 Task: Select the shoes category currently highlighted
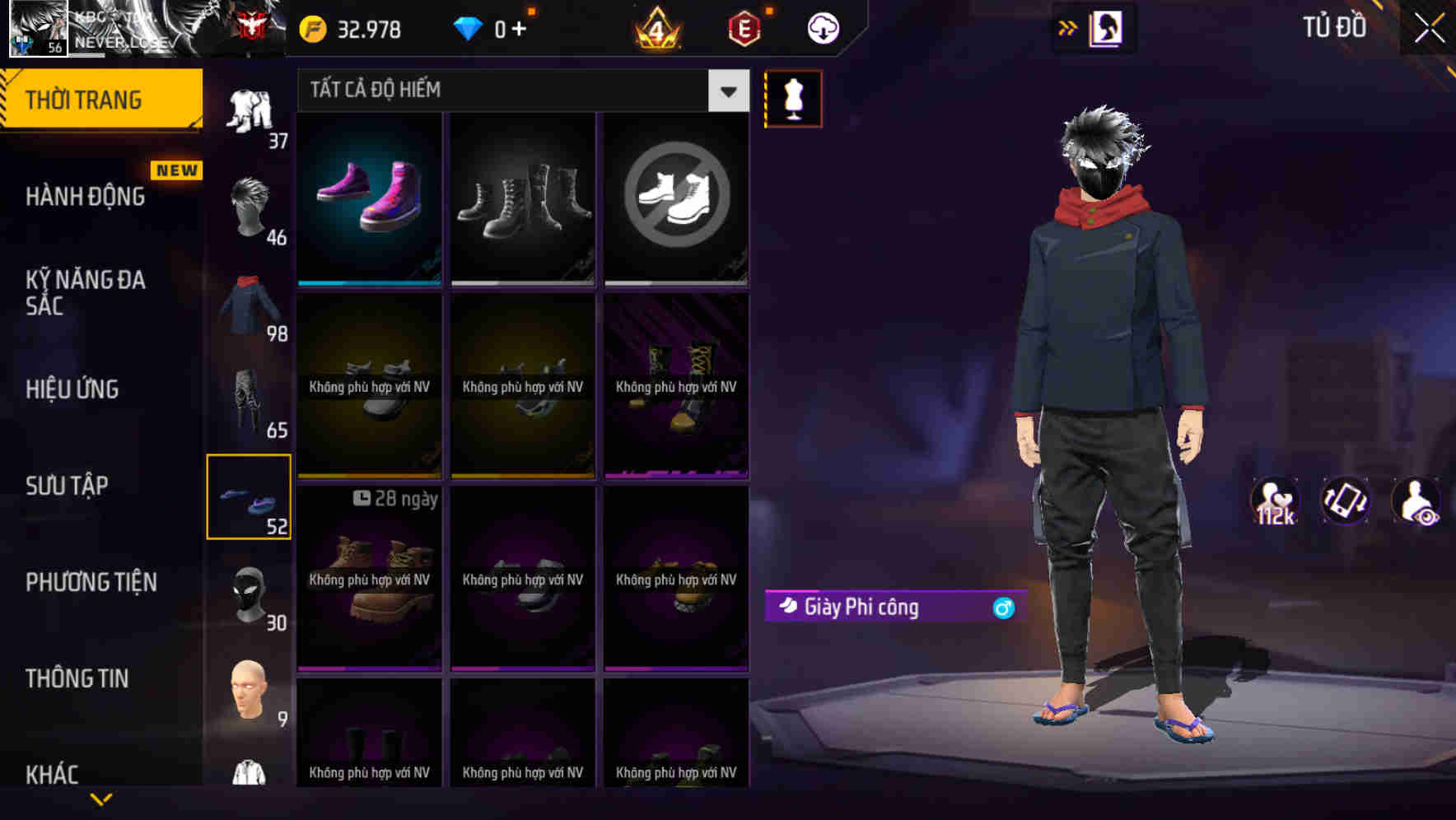coord(250,498)
